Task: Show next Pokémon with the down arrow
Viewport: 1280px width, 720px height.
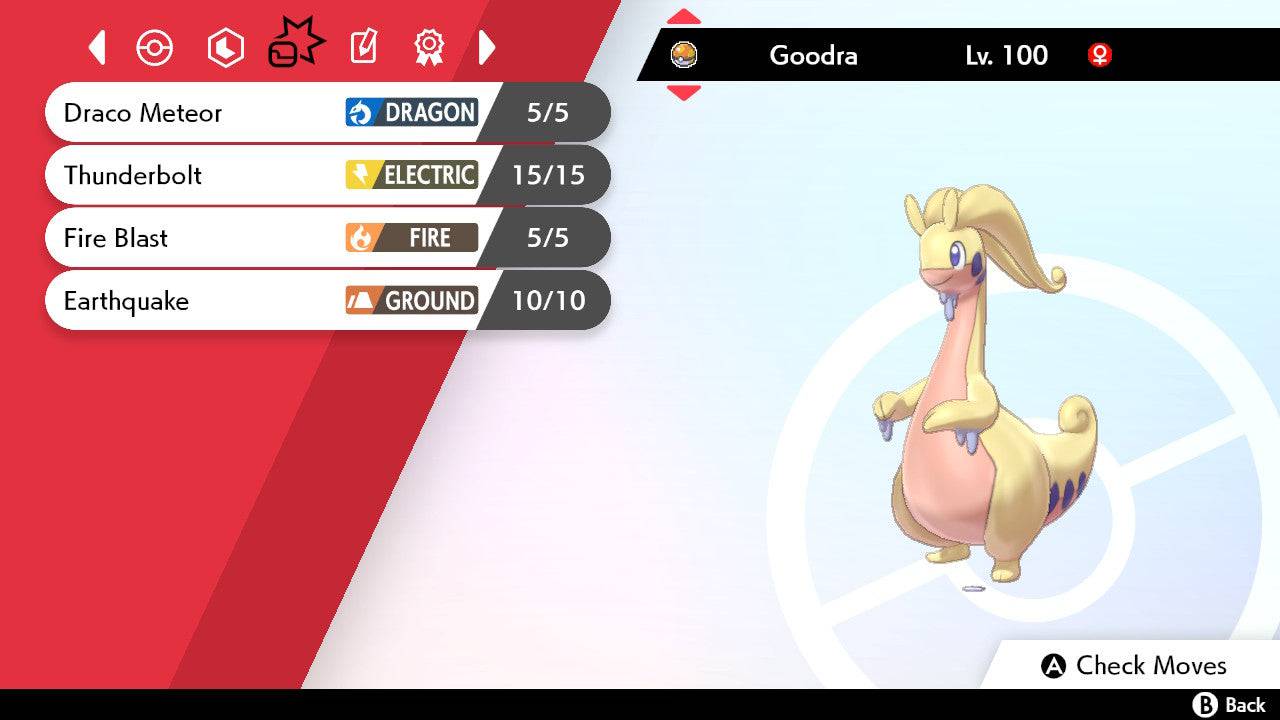Action: 683,93
